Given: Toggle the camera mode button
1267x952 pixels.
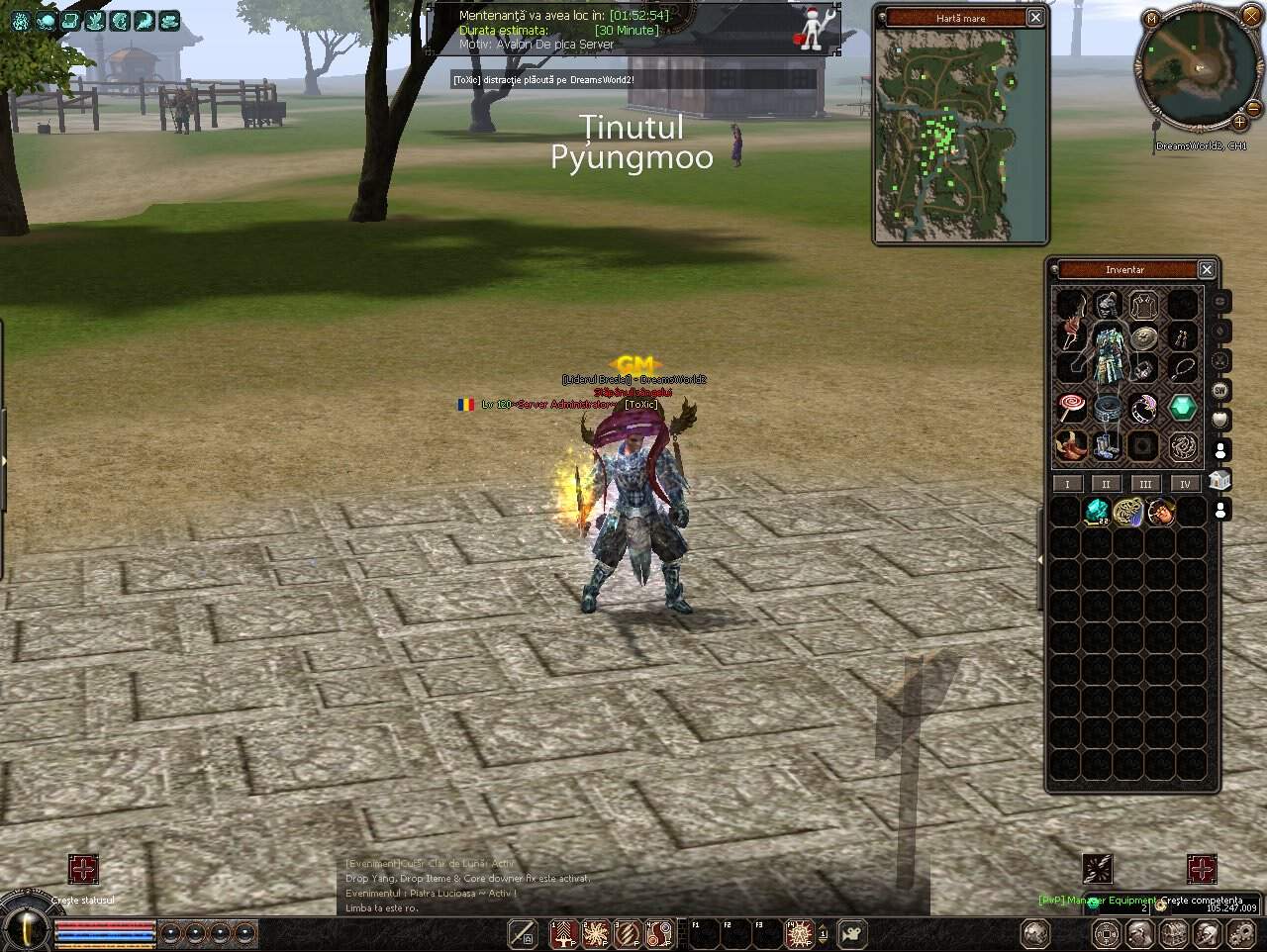Looking at the screenshot, I should coord(851,932).
